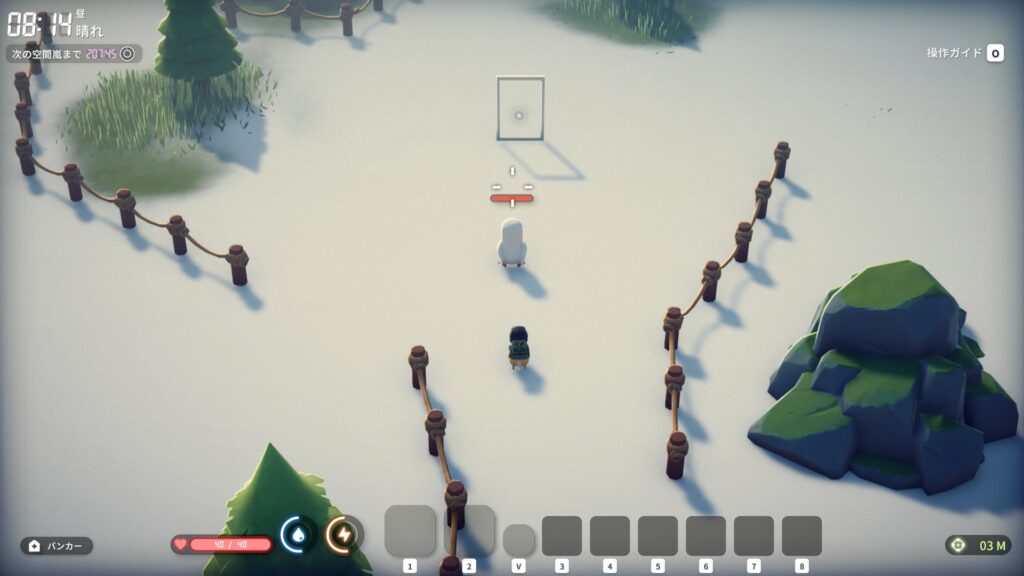Select hotbar slot number 2

pos(469,531)
